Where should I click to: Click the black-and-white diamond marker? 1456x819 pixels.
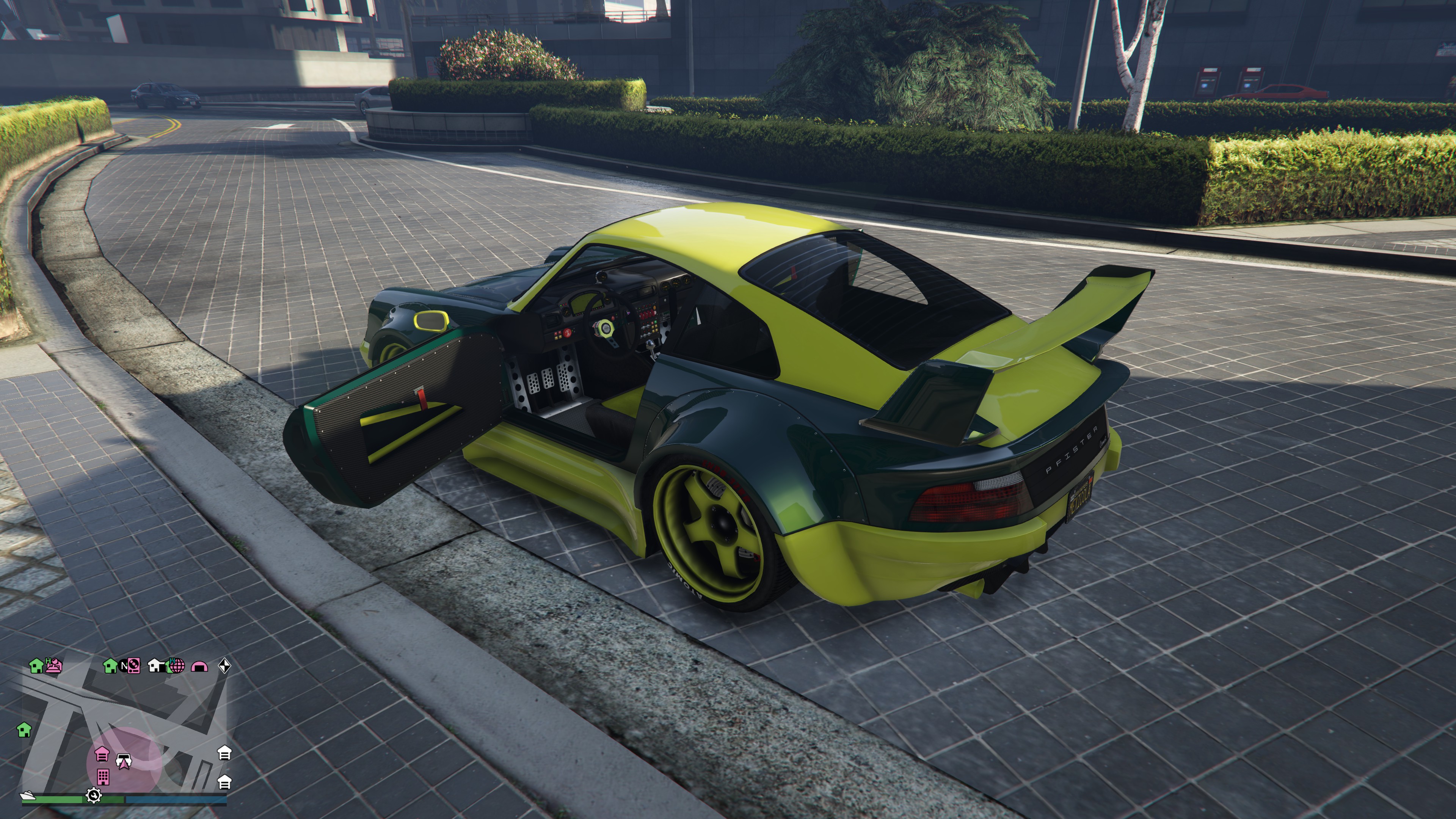tap(224, 666)
